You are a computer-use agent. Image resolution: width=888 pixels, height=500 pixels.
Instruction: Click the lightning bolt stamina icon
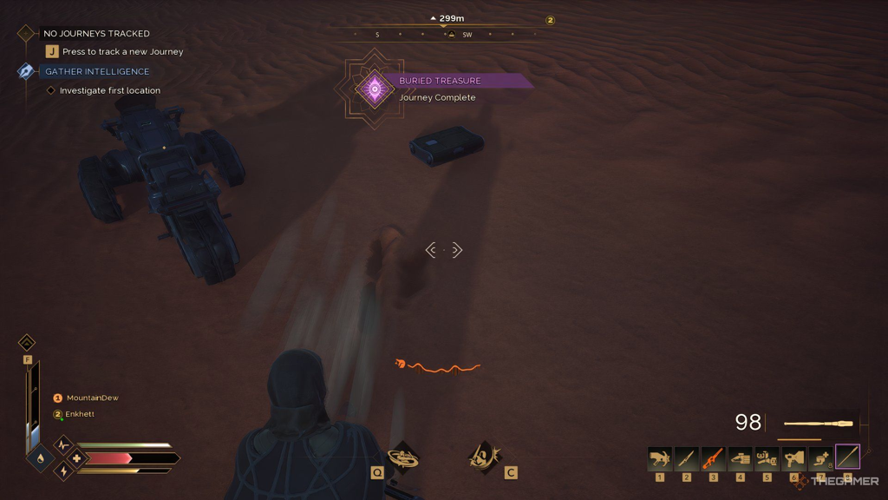[64, 471]
